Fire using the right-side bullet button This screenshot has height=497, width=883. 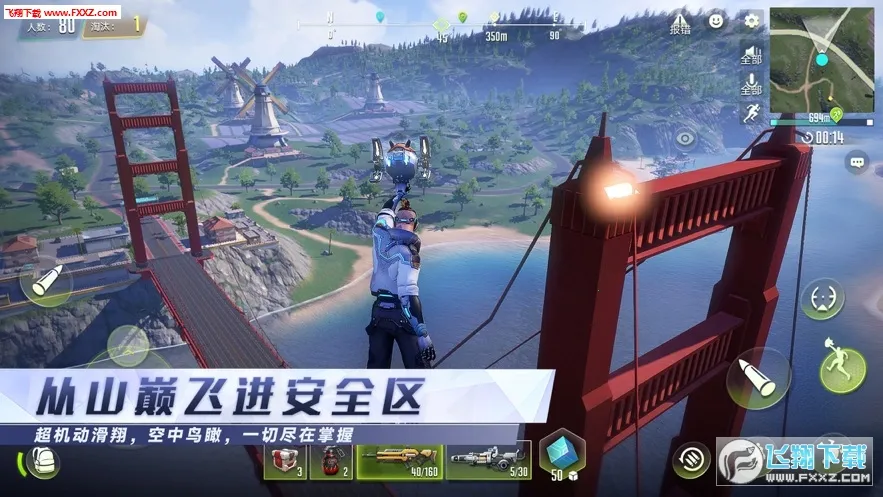(x=758, y=378)
